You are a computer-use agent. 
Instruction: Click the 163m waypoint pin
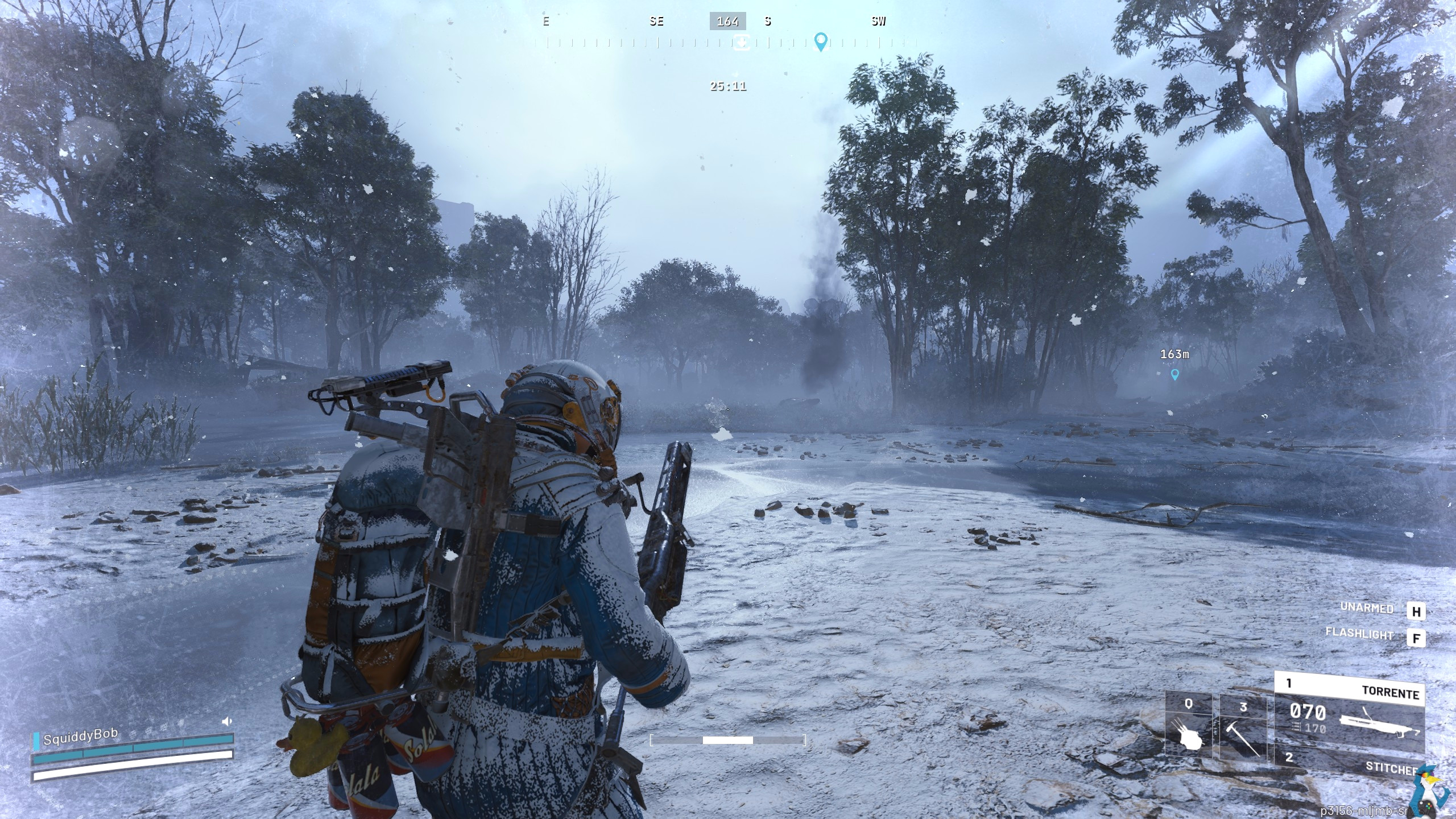click(1174, 374)
